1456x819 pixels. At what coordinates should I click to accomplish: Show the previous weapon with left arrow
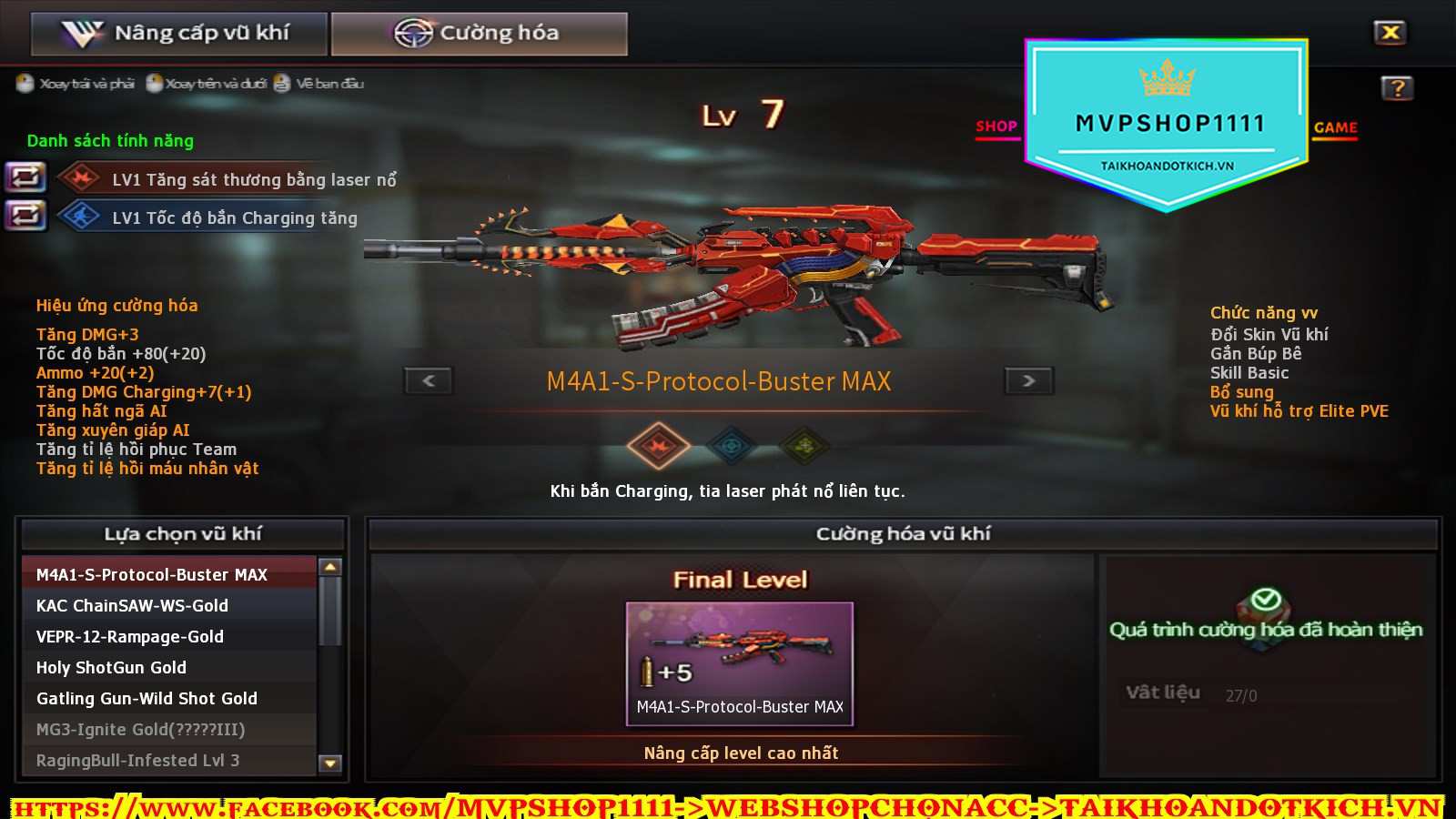[429, 380]
